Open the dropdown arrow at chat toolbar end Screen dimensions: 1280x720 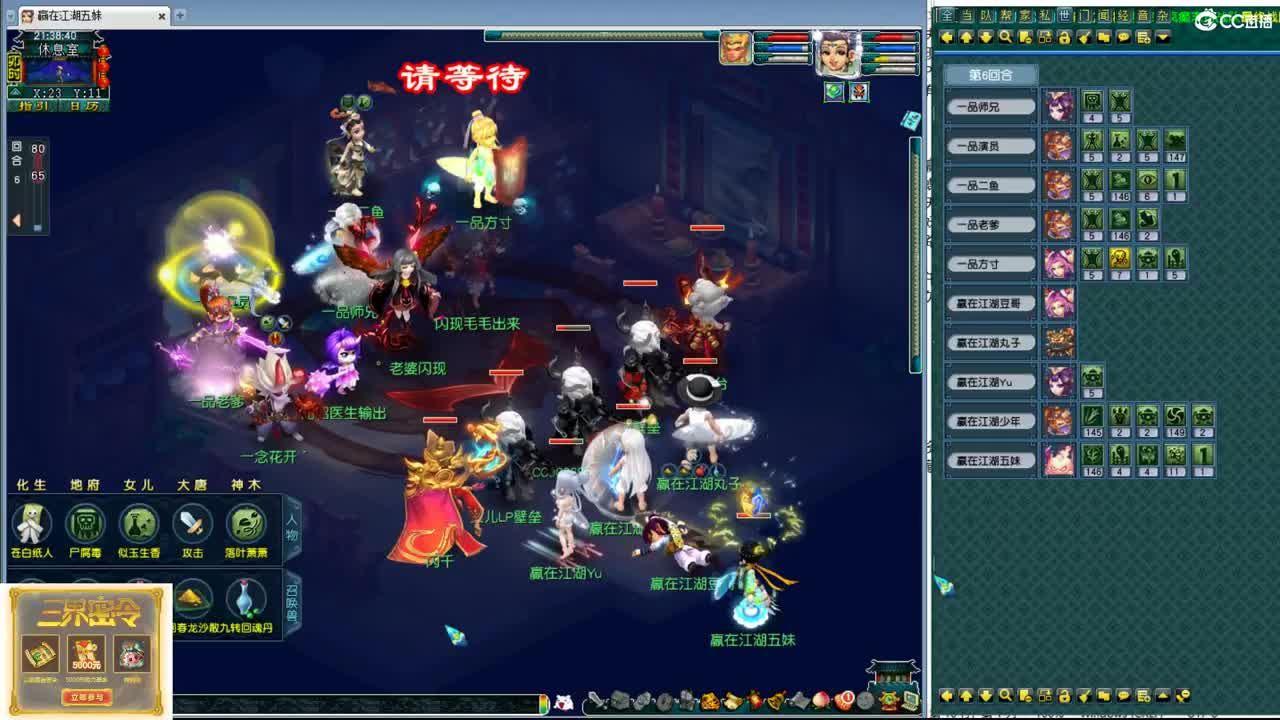coord(1161,36)
